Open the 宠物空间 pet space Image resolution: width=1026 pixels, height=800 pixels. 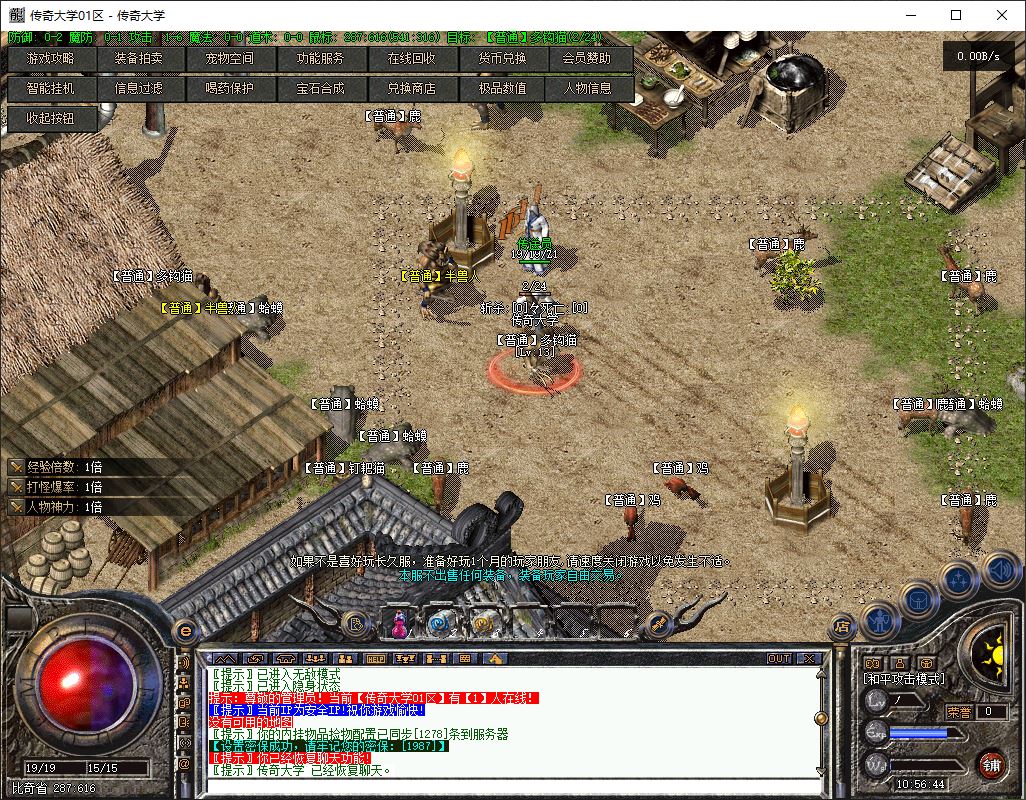click(x=229, y=59)
